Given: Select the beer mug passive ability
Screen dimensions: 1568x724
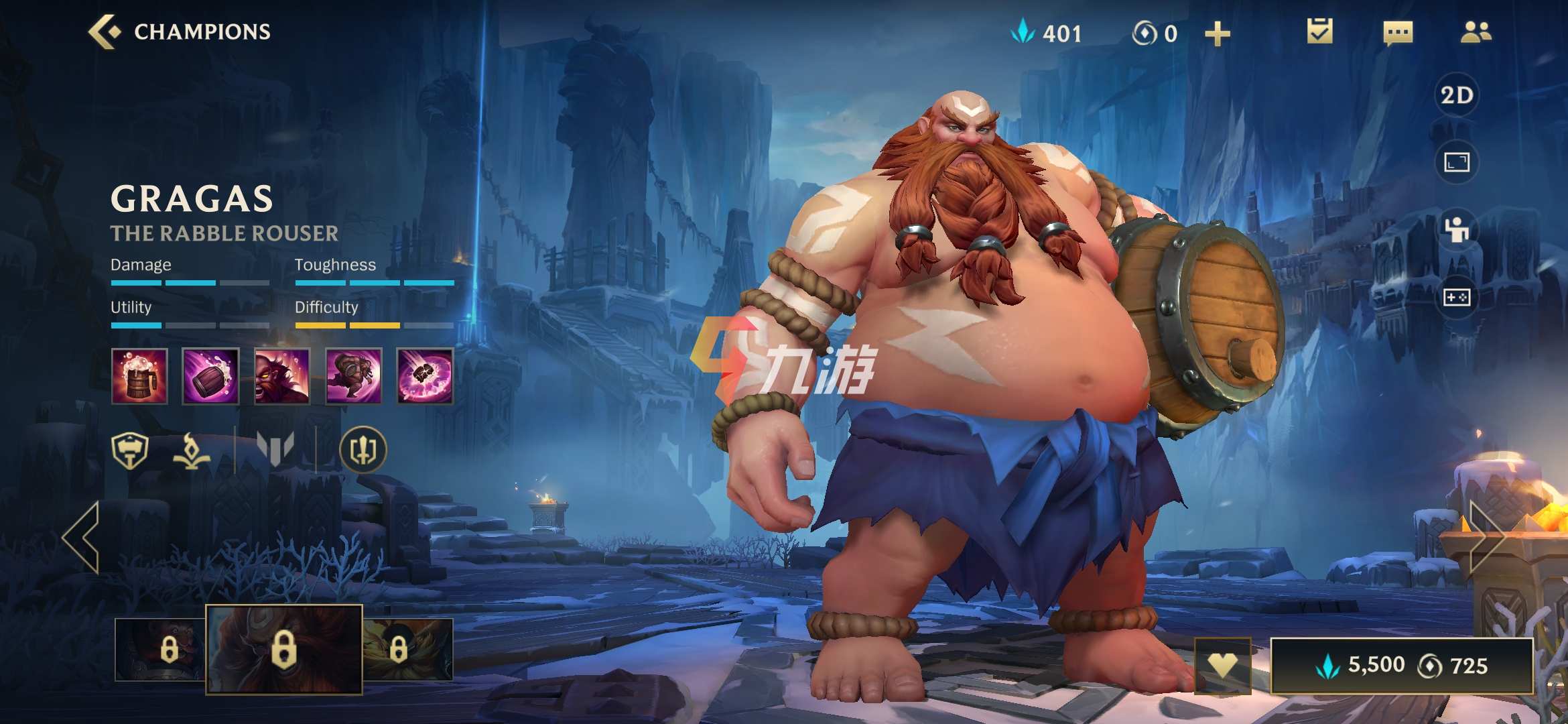Looking at the screenshot, I should [139, 376].
